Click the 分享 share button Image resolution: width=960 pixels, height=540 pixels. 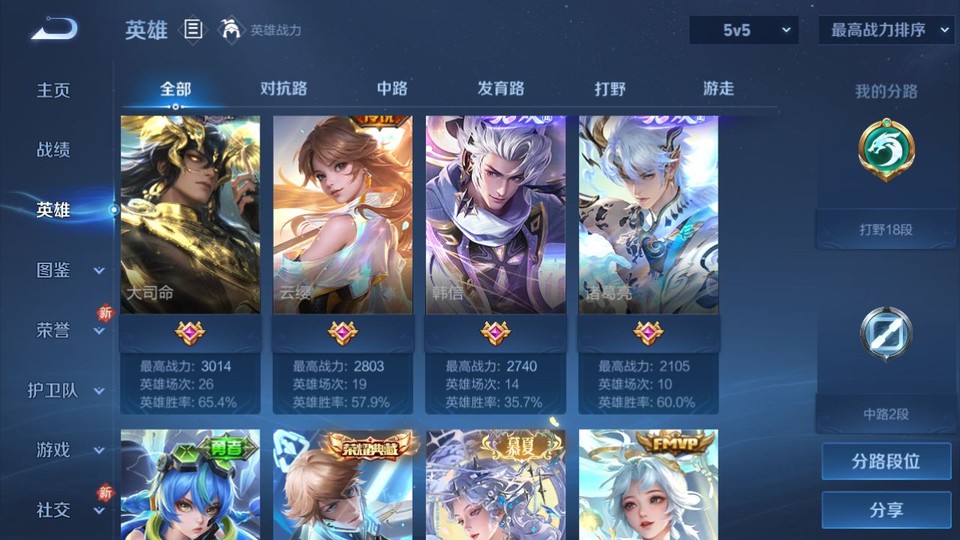[x=886, y=510]
